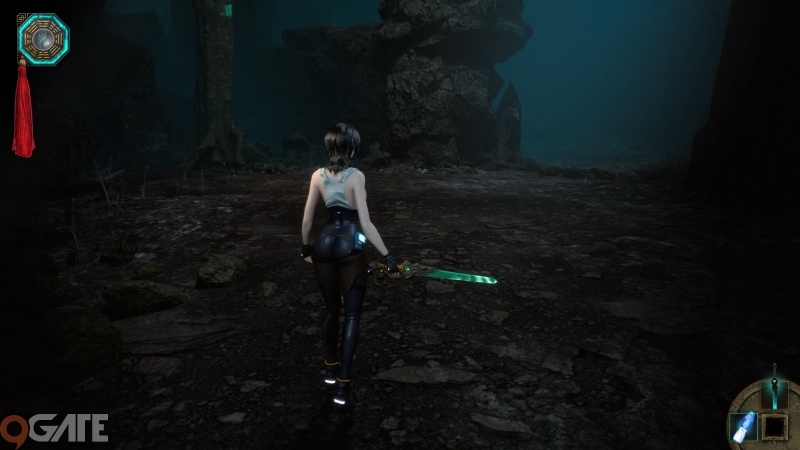
Task: Click the bagua yin-yang compass icon
Action: (43, 38)
